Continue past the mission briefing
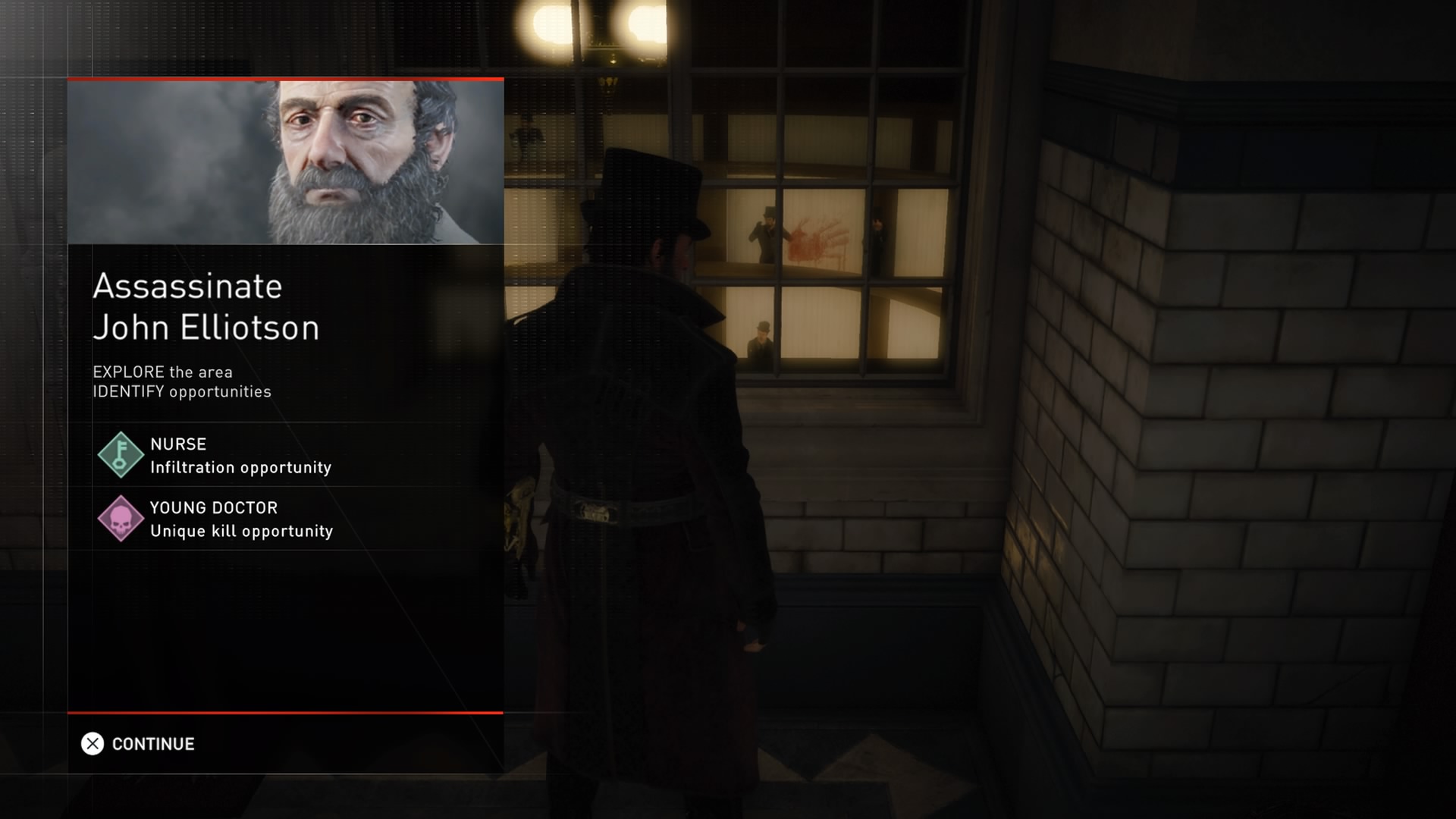This screenshot has height=819, width=1456. pos(139,744)
